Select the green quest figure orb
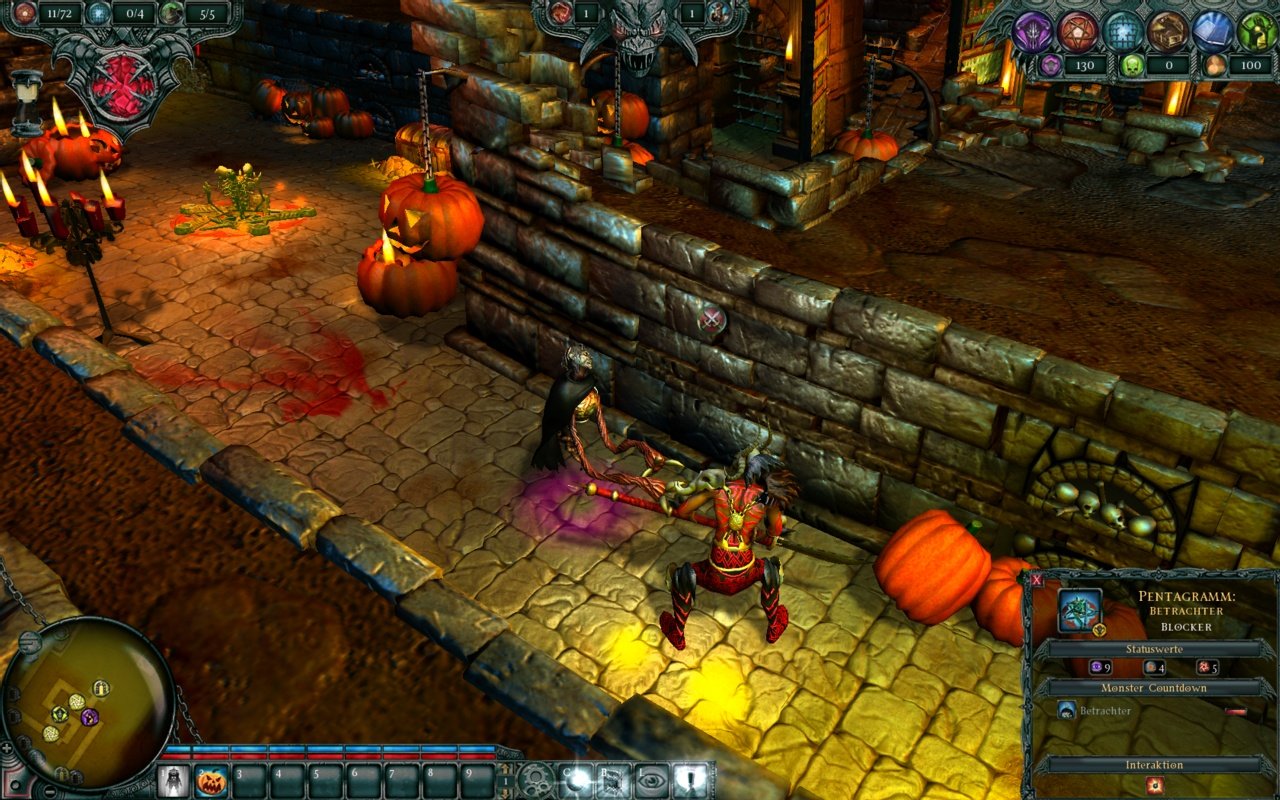This screenshot has height=800, width=1280. tap(1258, 31)
